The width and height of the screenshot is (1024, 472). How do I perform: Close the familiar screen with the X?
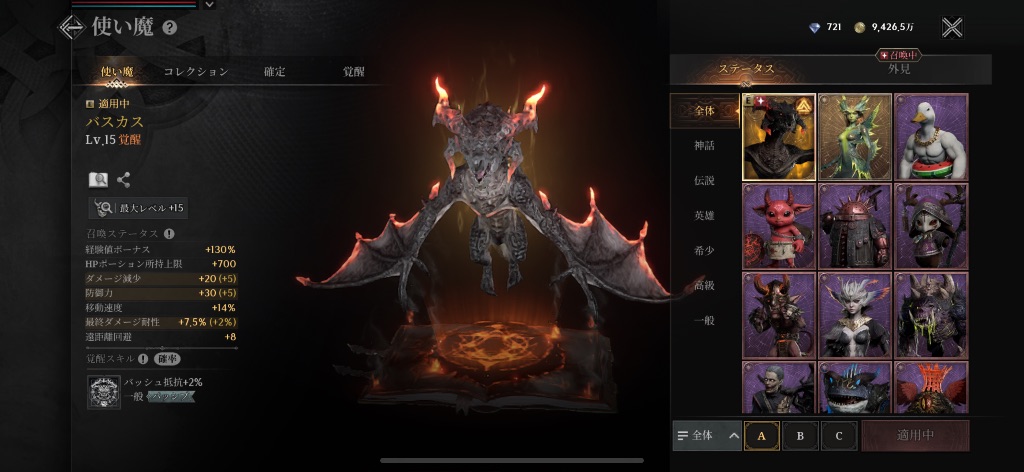click(952, 28)
